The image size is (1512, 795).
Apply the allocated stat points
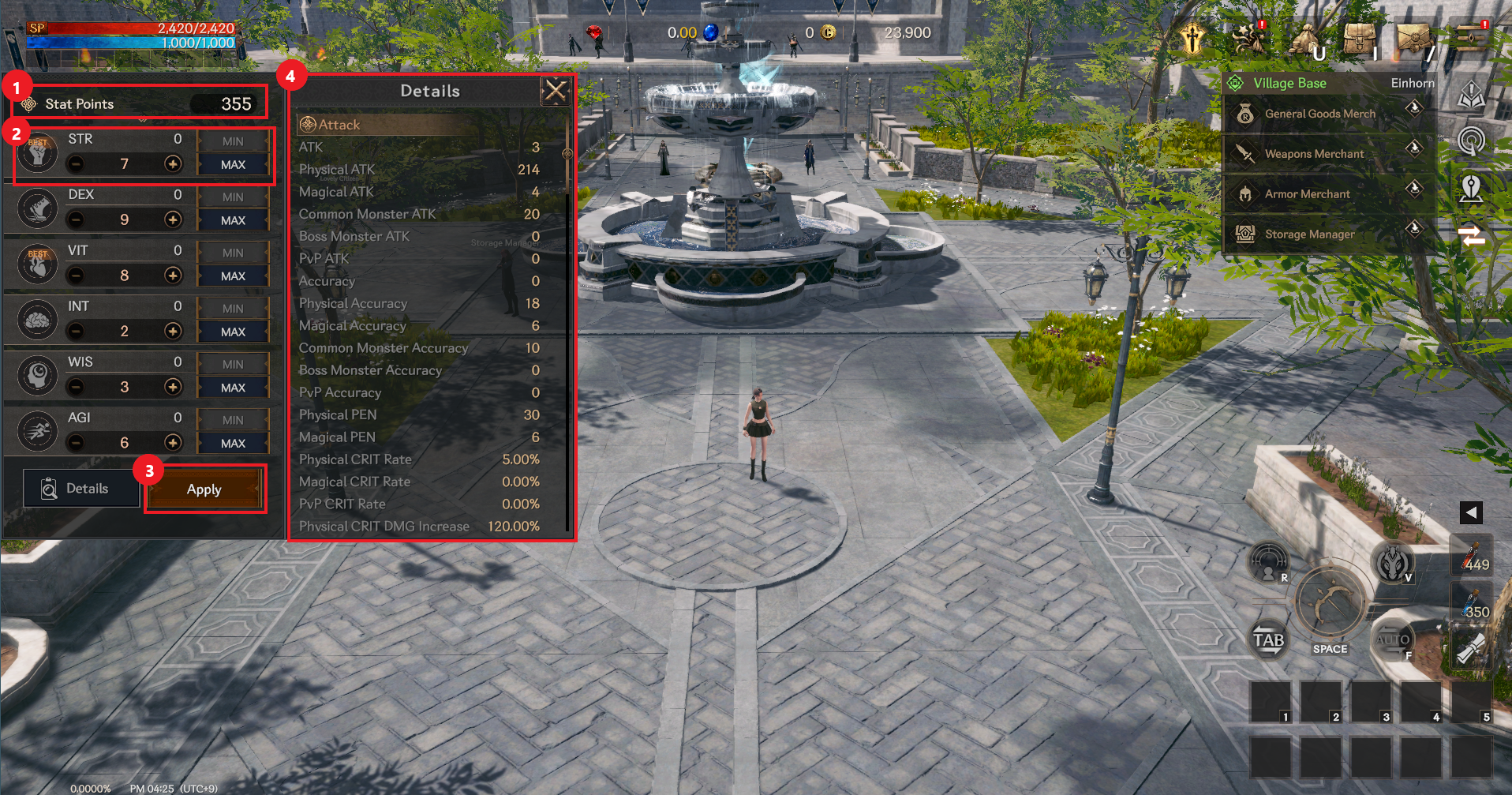[204, 489]
